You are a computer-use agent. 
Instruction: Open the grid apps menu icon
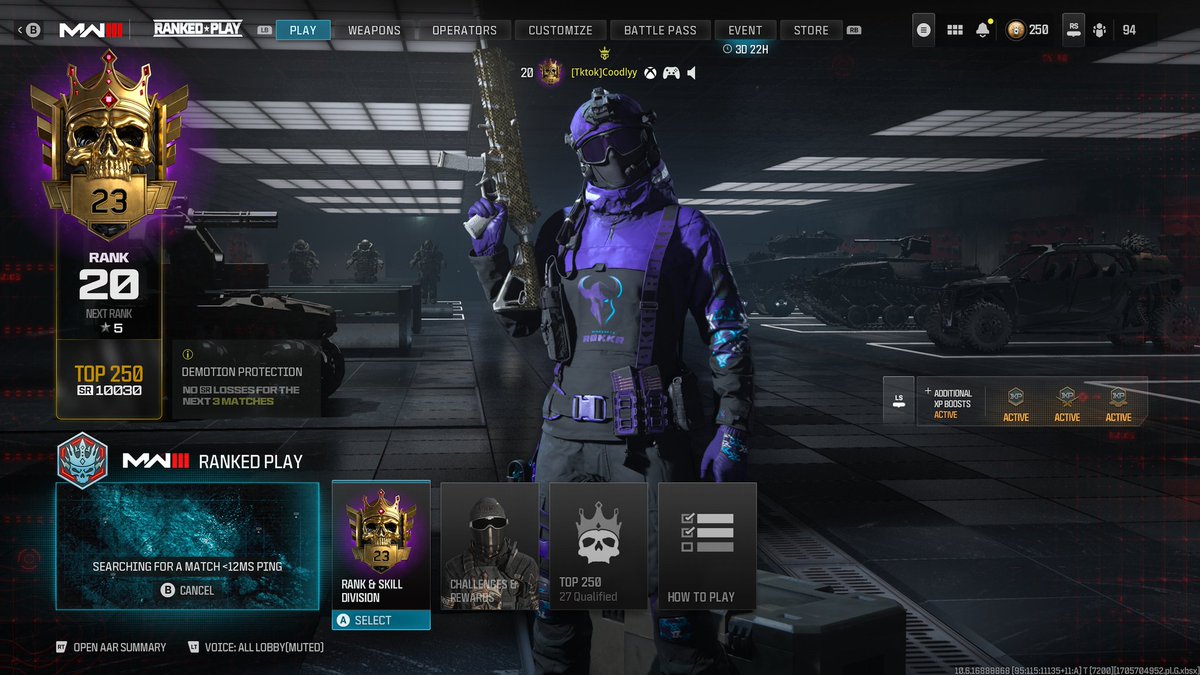[x=954, y=30]
